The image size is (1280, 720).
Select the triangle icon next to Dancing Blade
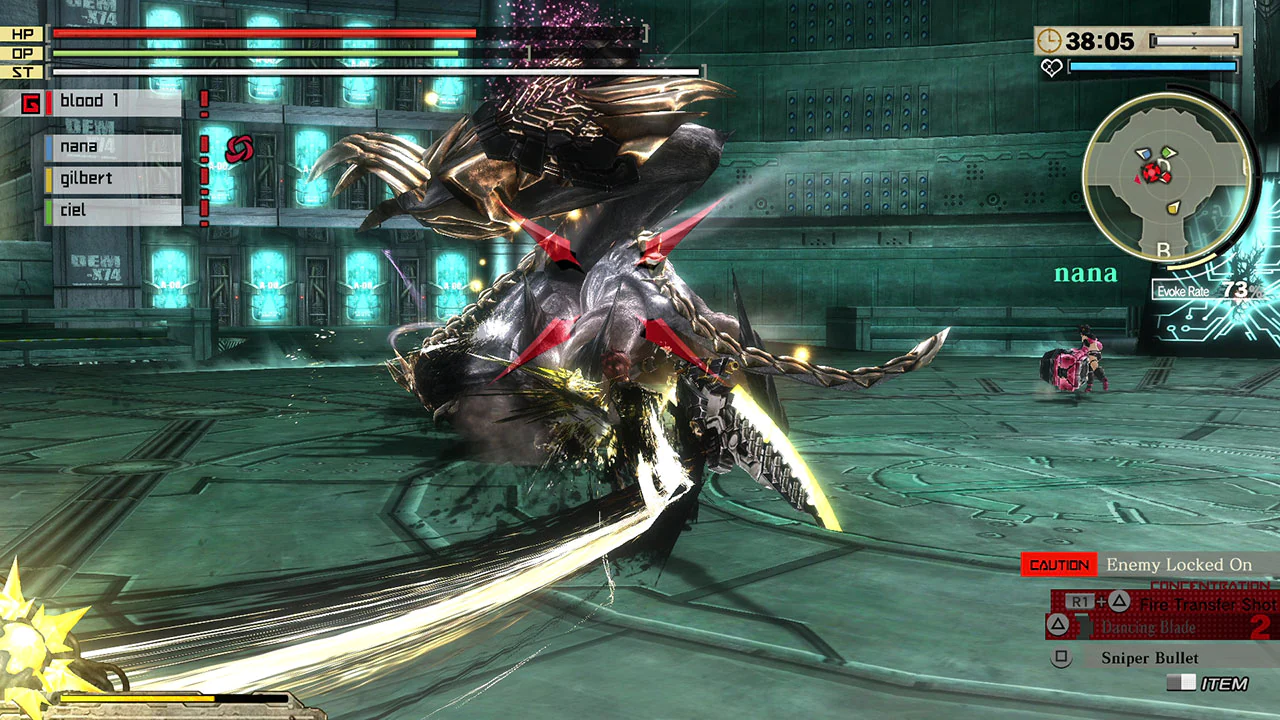pyautogui.click(x=1058, y=625)
